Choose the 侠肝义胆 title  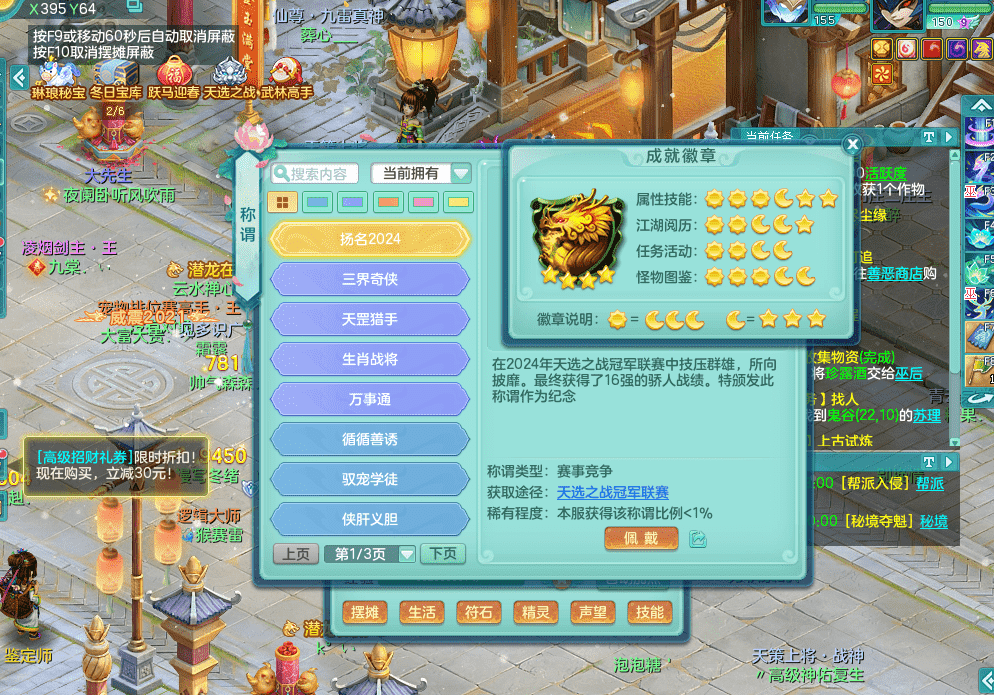(370, 519)
